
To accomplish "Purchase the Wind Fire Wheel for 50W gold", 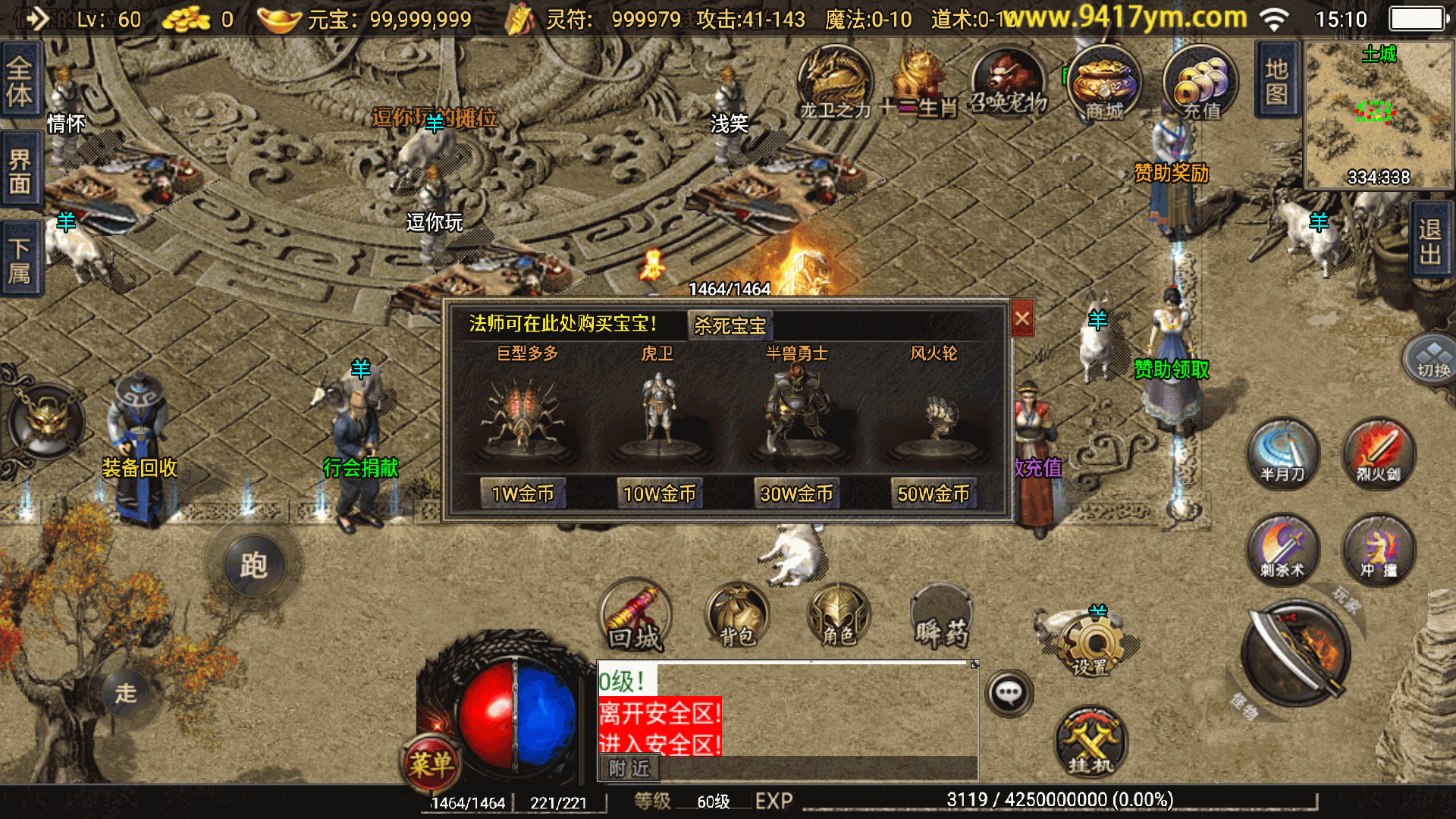I will [x=933, y=494].
